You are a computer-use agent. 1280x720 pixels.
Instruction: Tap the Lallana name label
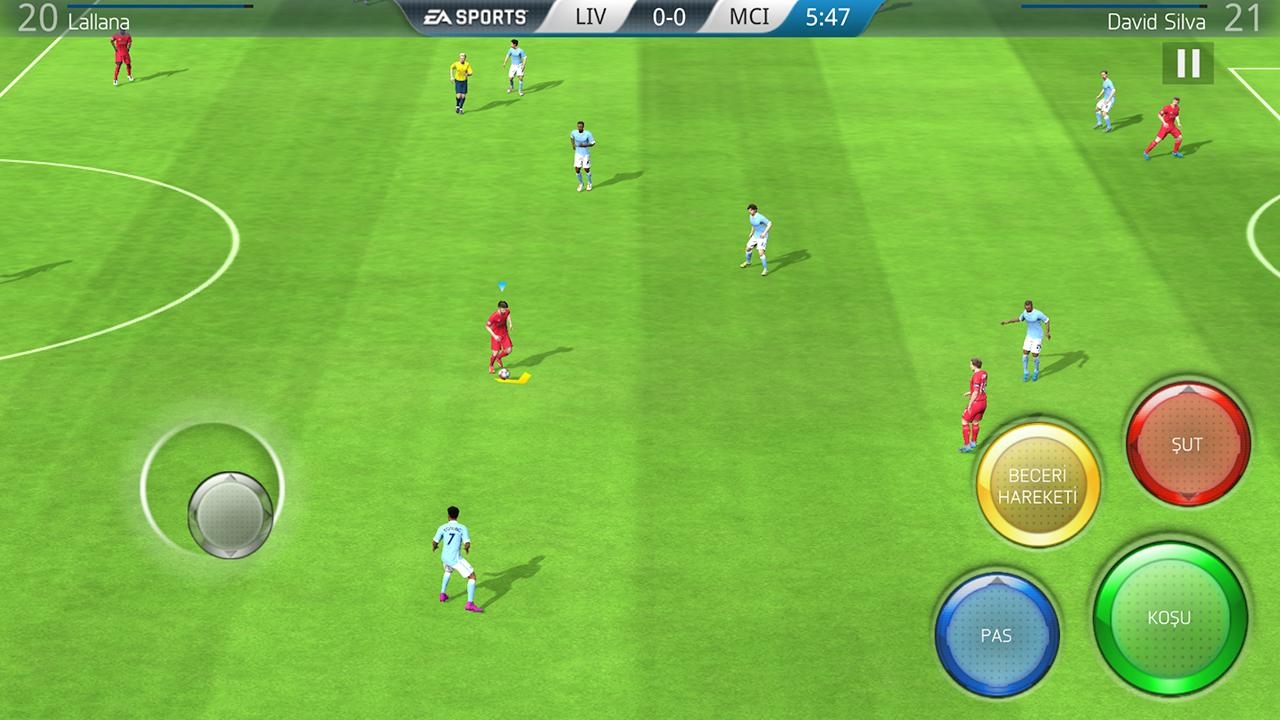(x=98, y=21)
